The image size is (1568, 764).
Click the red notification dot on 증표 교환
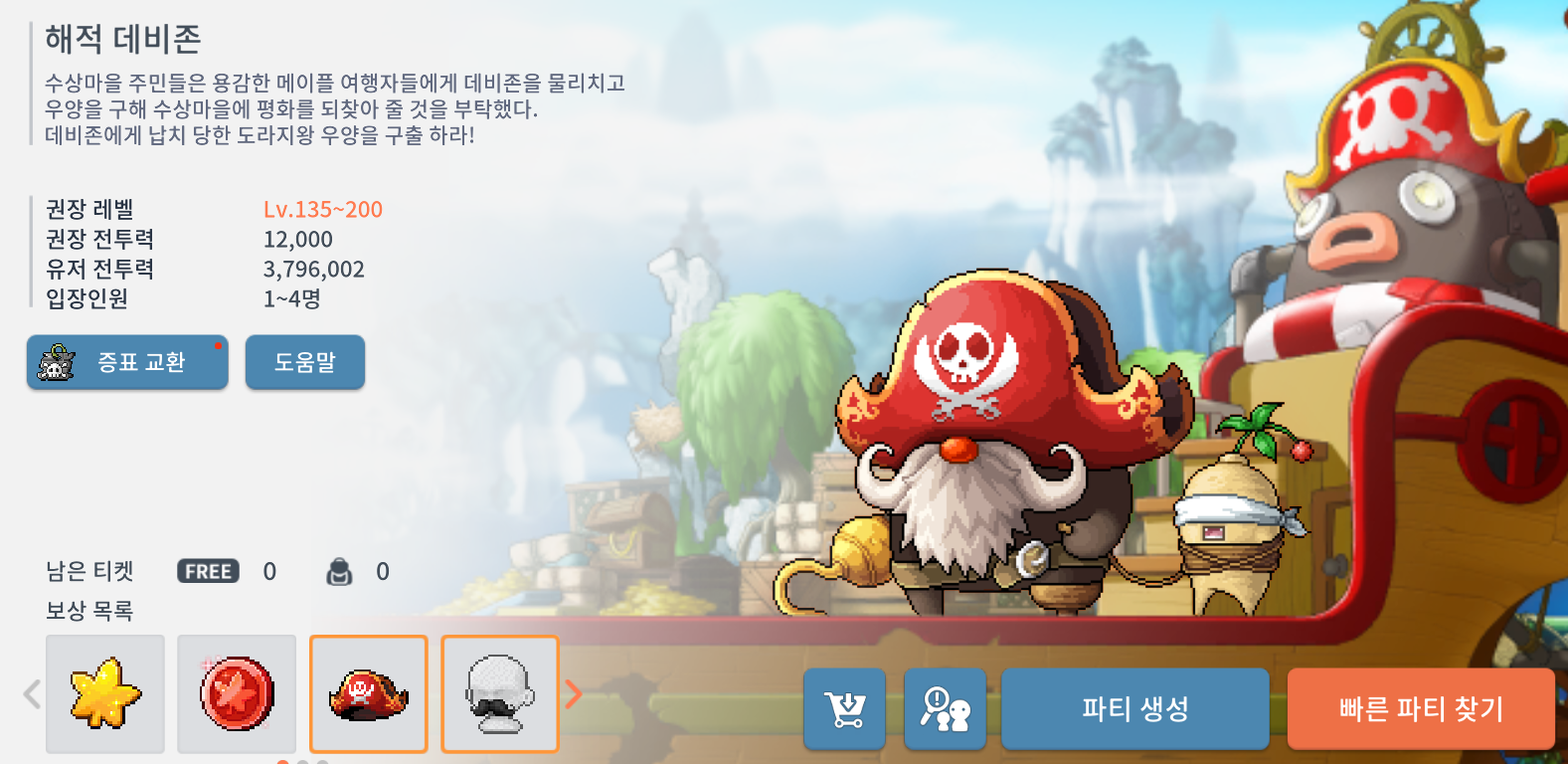coord(217,345)
